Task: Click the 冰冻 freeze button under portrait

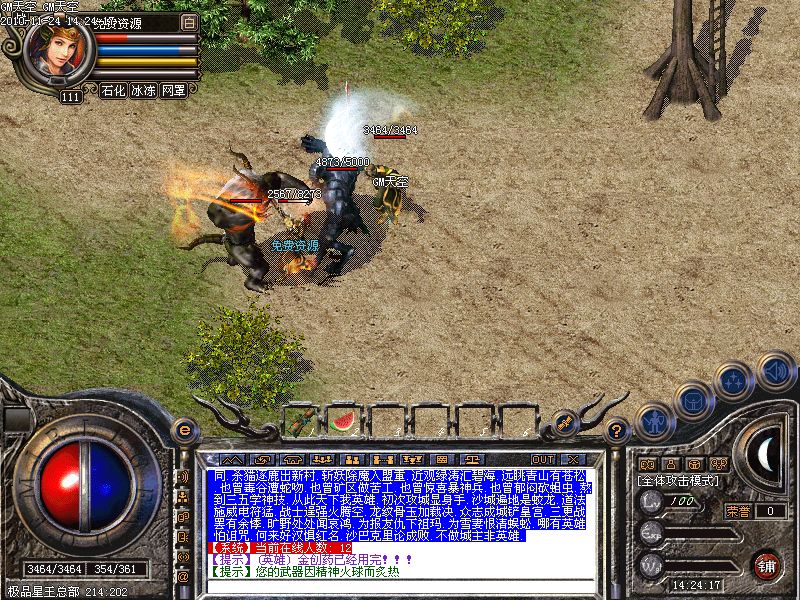Action: pyautogui.click(x=143, y=90)
